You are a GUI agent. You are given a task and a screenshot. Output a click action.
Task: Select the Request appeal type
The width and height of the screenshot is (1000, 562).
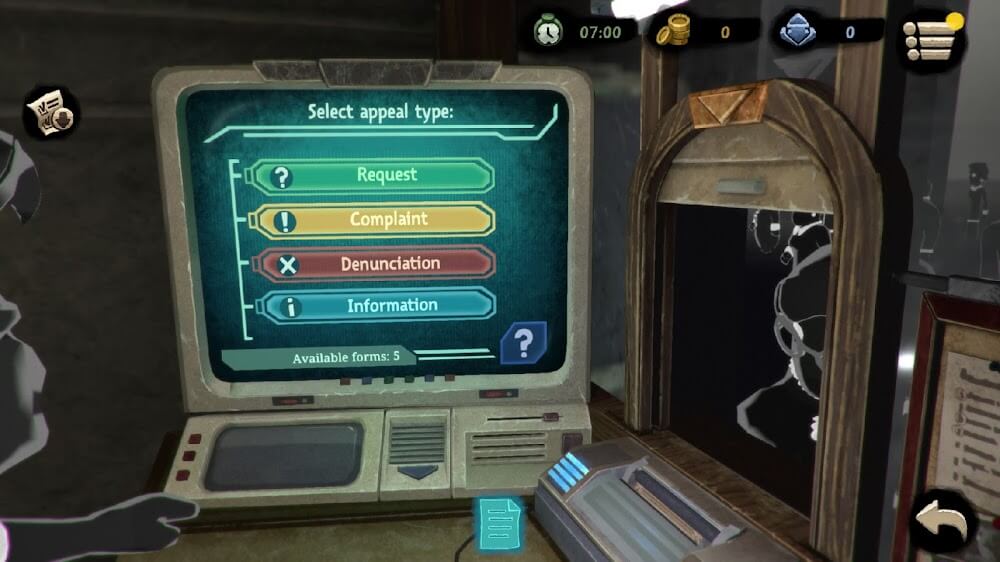[372, 176]
